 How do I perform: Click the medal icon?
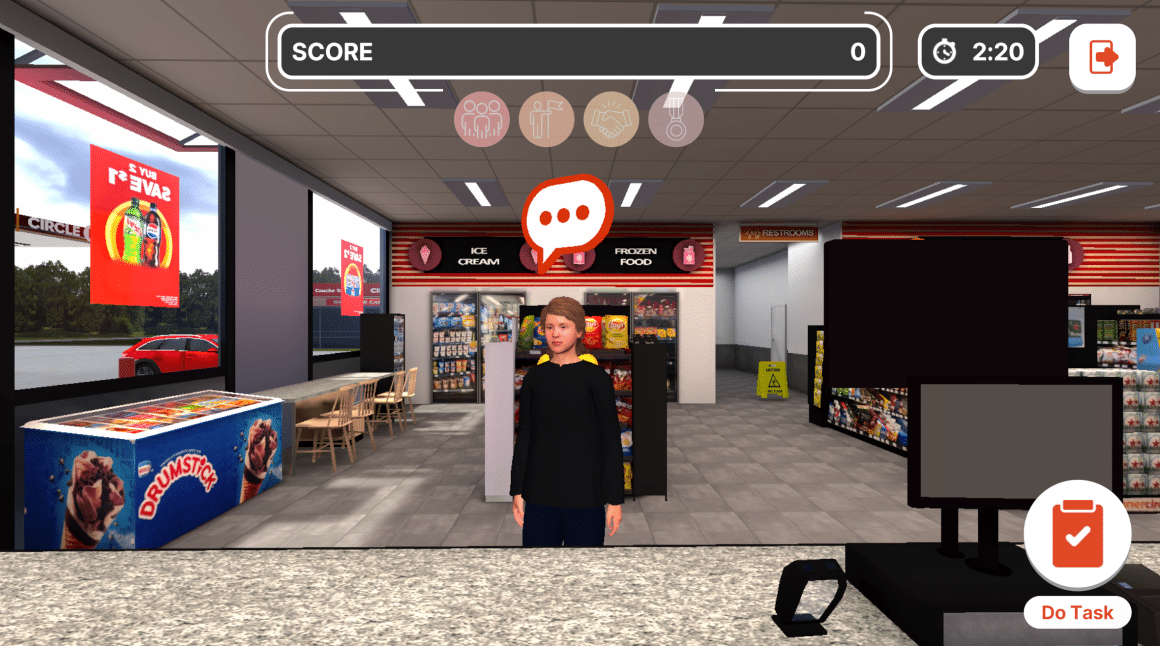676,120
